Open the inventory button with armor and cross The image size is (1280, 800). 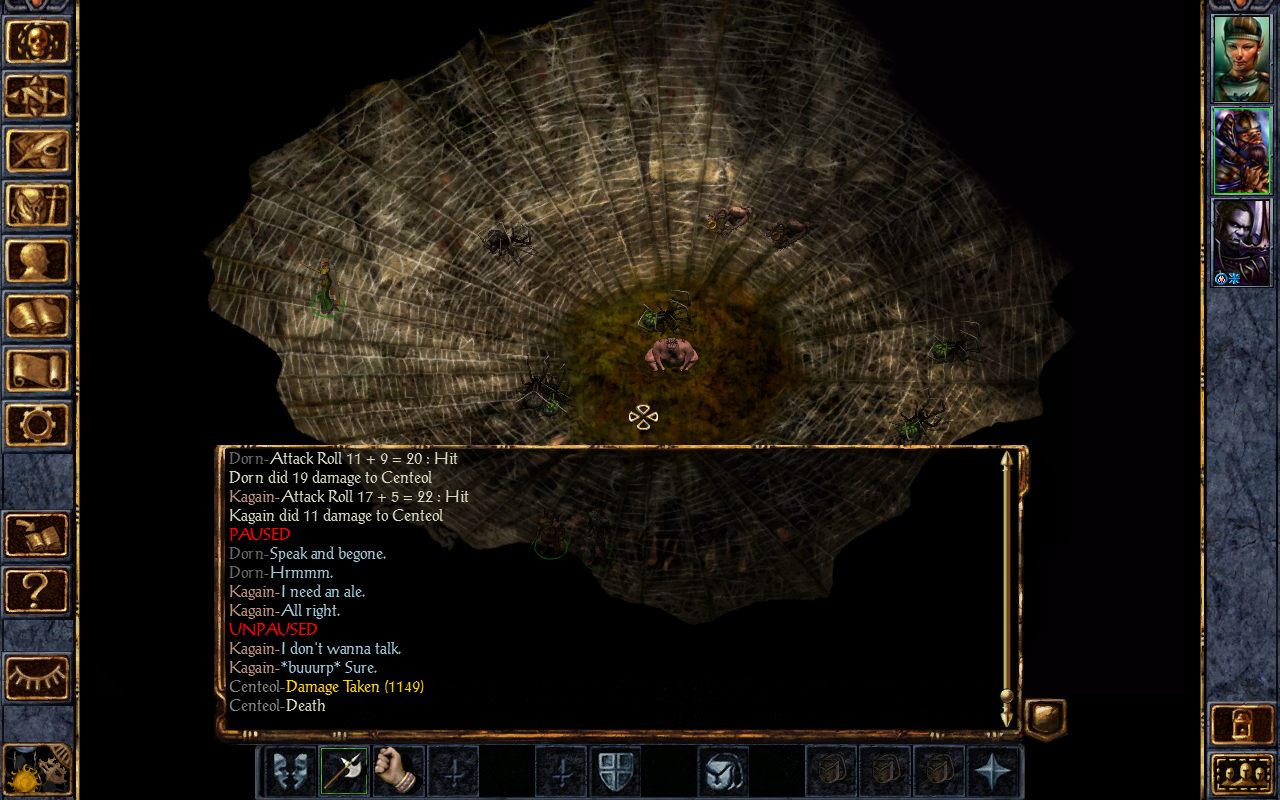[38, 206]
